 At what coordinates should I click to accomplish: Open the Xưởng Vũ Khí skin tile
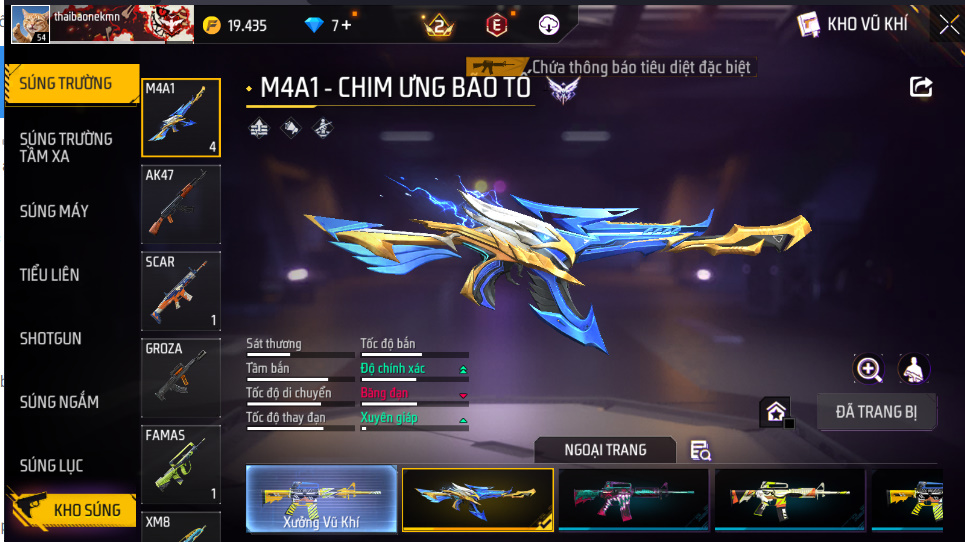click(x=322, y=498)
